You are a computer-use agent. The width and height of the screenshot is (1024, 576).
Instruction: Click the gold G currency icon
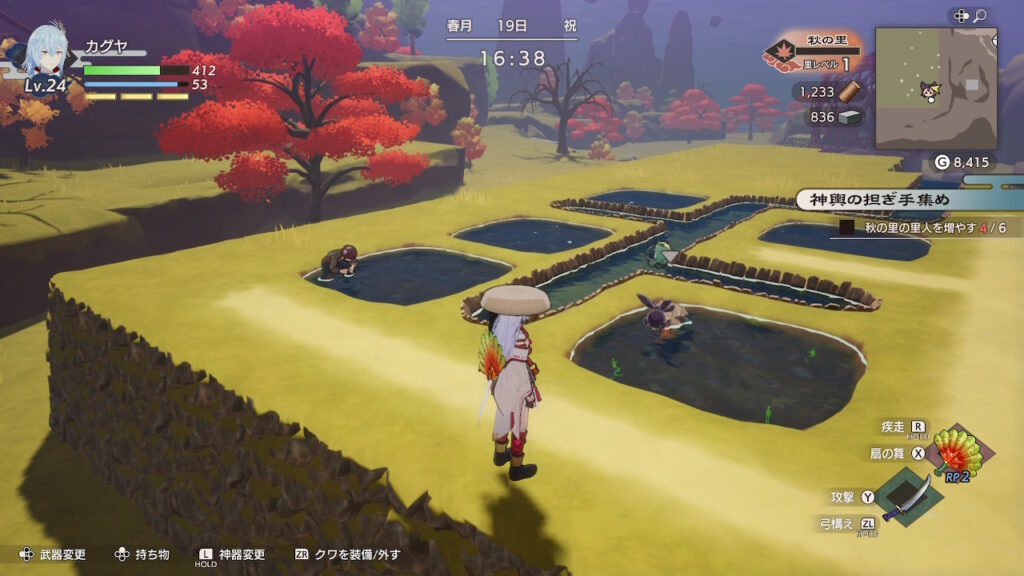941,162
